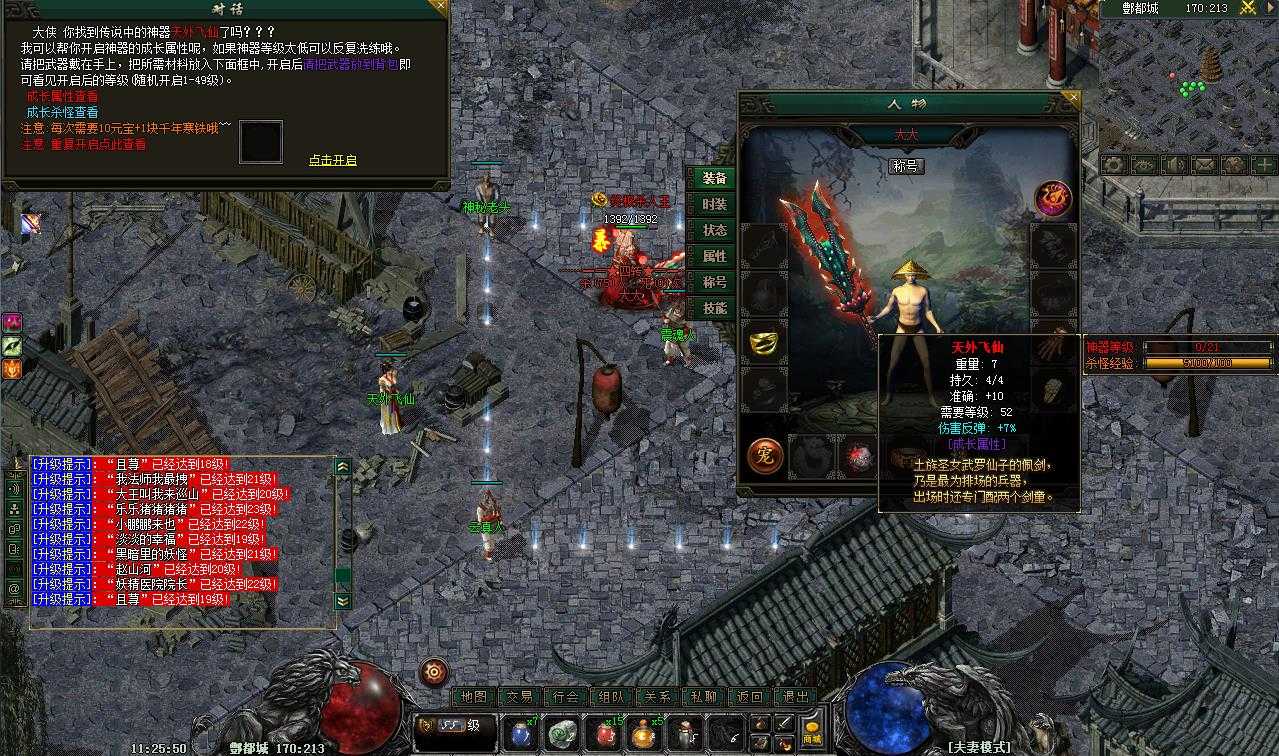Open the 交易 trade menu
Viewport: 1279px width, 756px height.
click(x=520, y=696)
